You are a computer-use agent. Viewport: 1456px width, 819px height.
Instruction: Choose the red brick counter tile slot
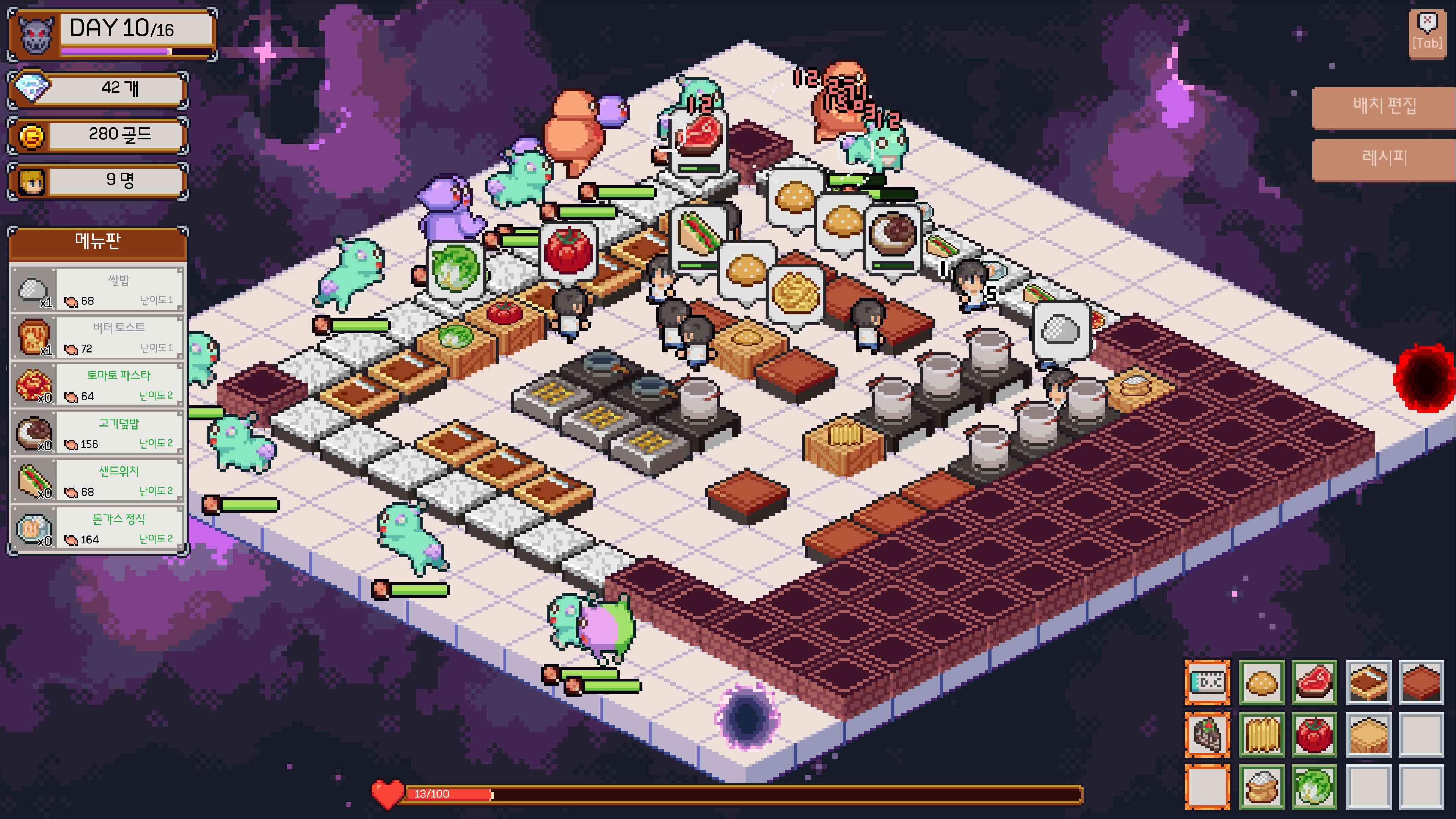(1421, 682)
